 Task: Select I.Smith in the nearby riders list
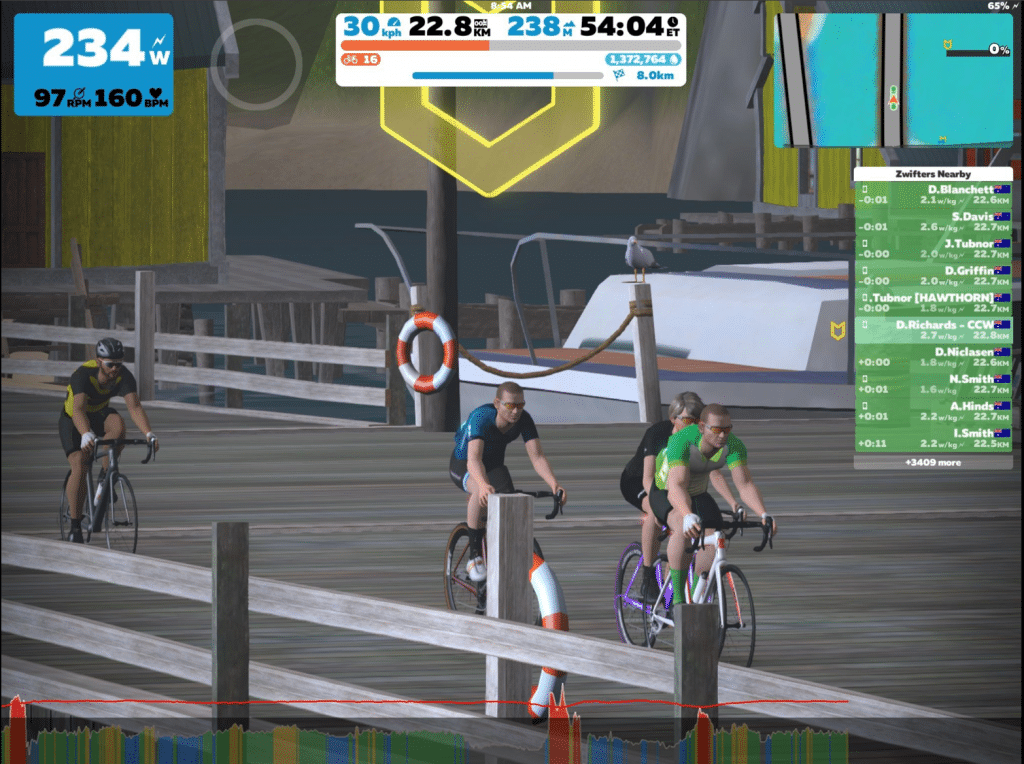(x=933, y=438)
